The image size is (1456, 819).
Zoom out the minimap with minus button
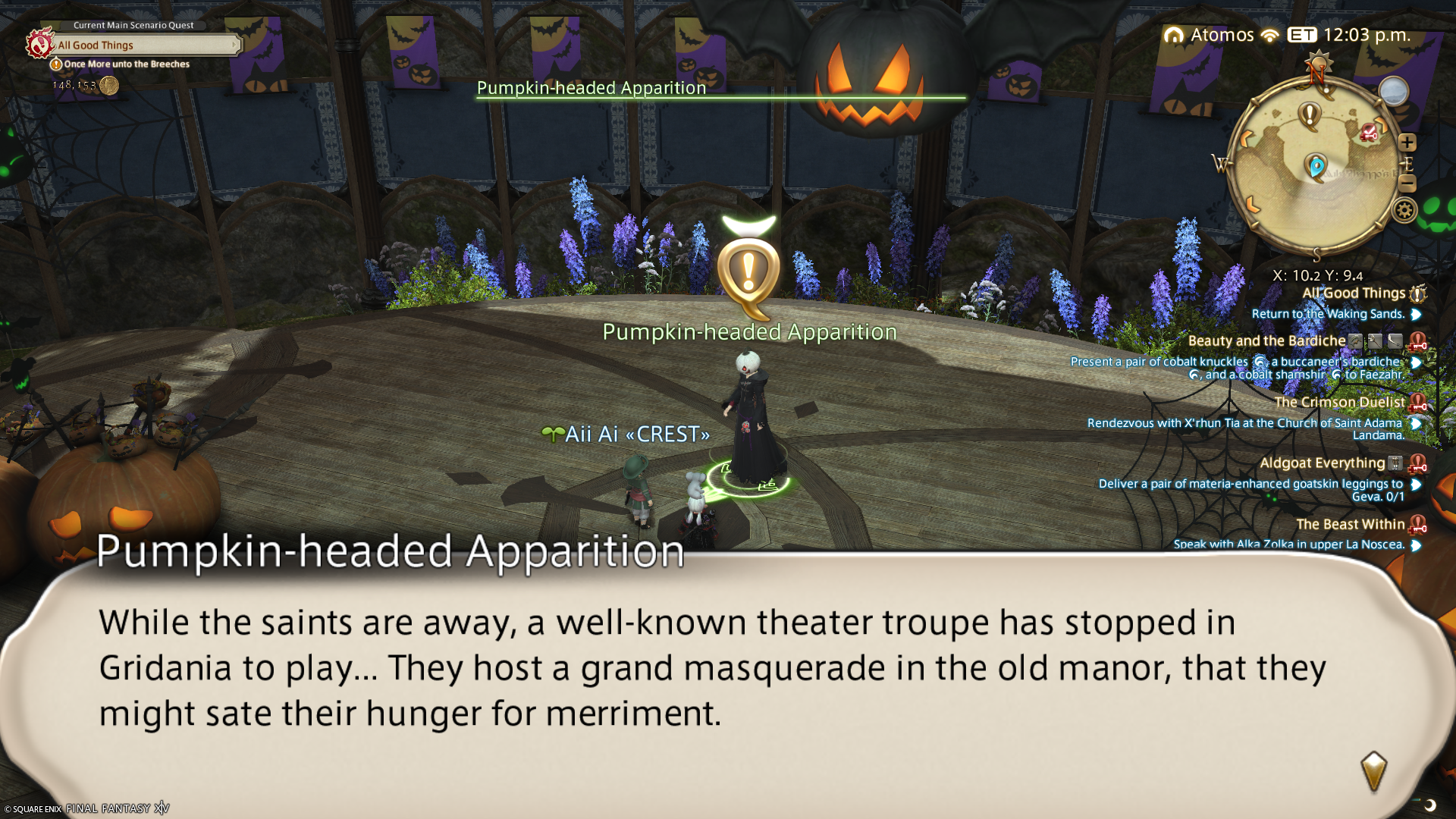(x=1407, y=183)
